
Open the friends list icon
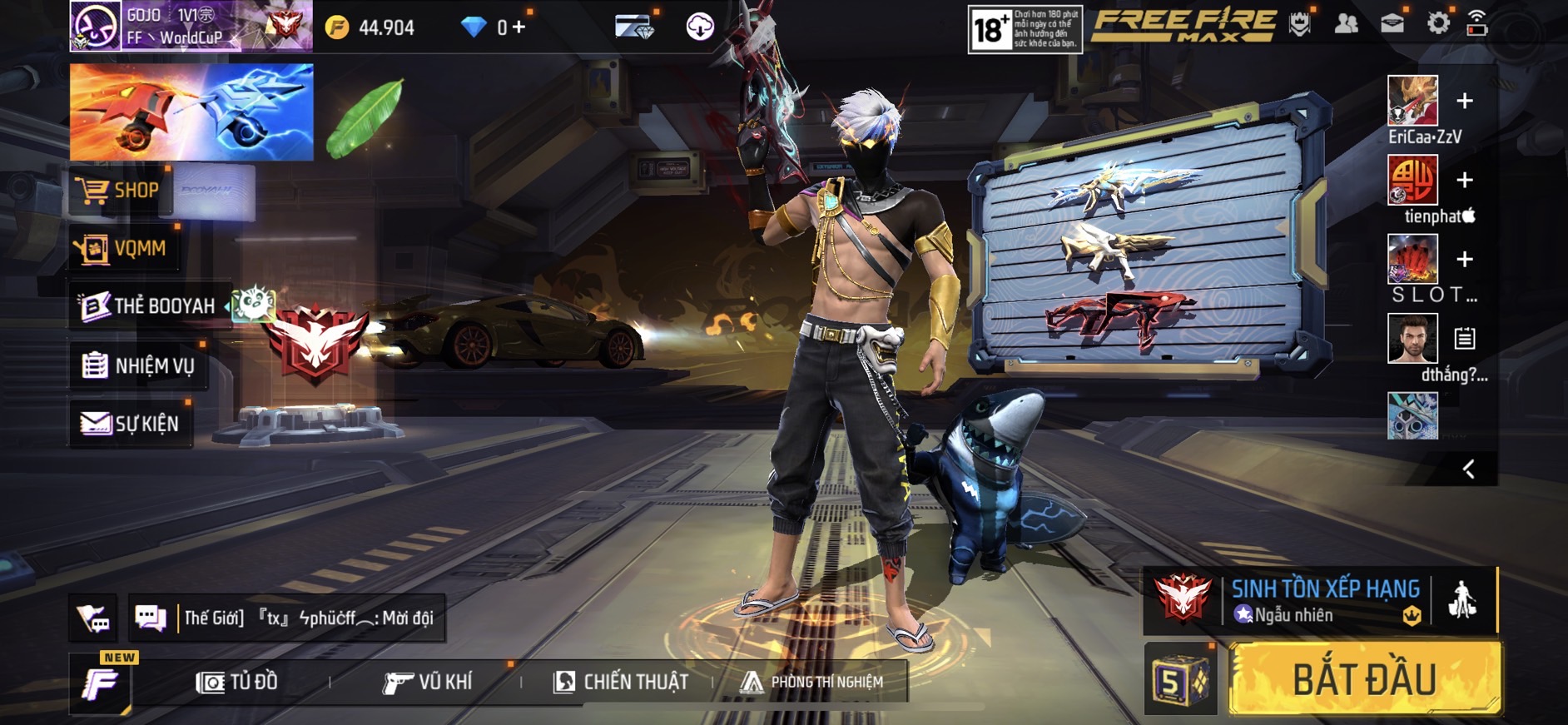coord(1346,24)
